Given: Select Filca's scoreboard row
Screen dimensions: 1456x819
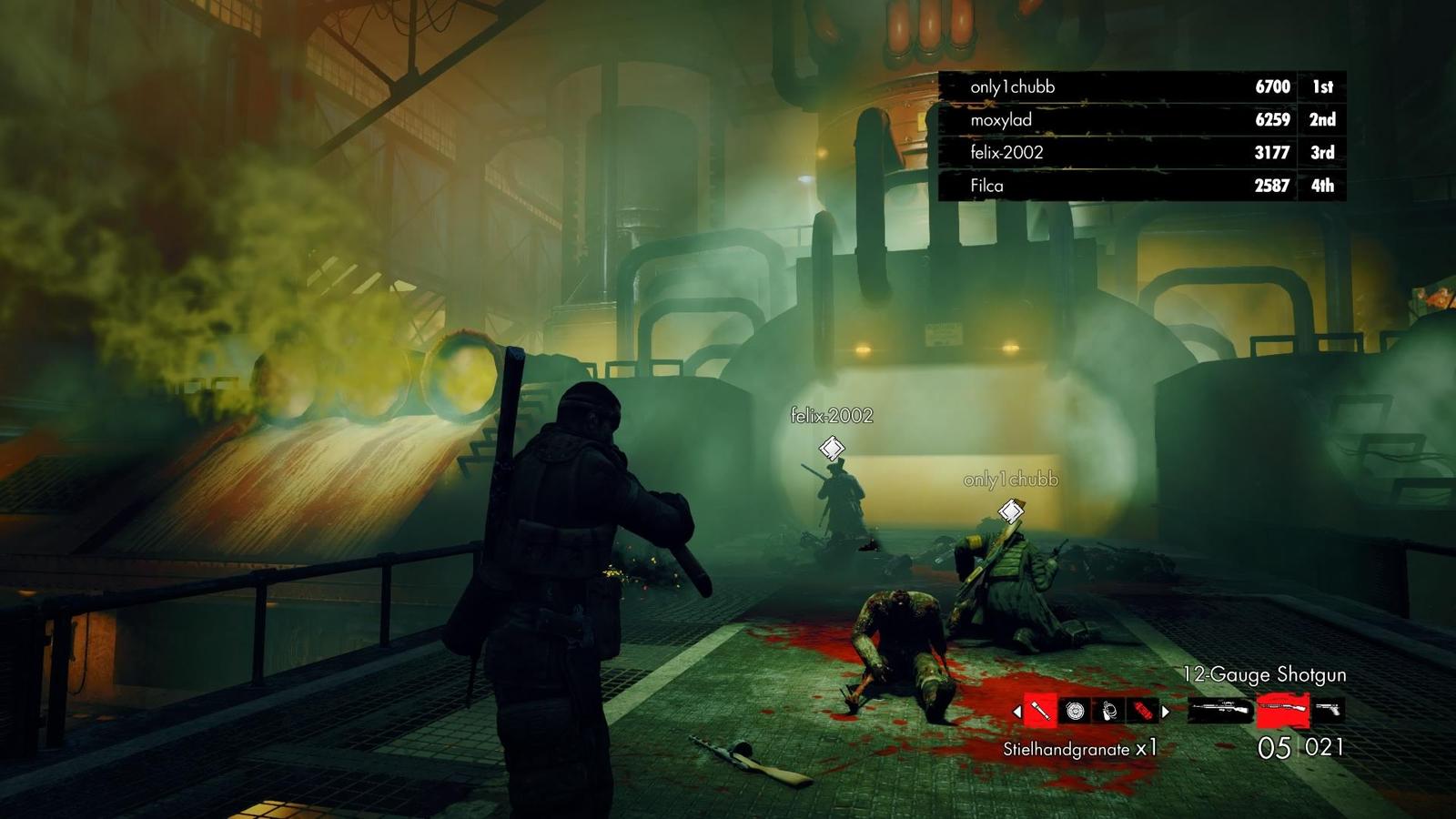Looking at the screenshot, I should pos(1142,185).
